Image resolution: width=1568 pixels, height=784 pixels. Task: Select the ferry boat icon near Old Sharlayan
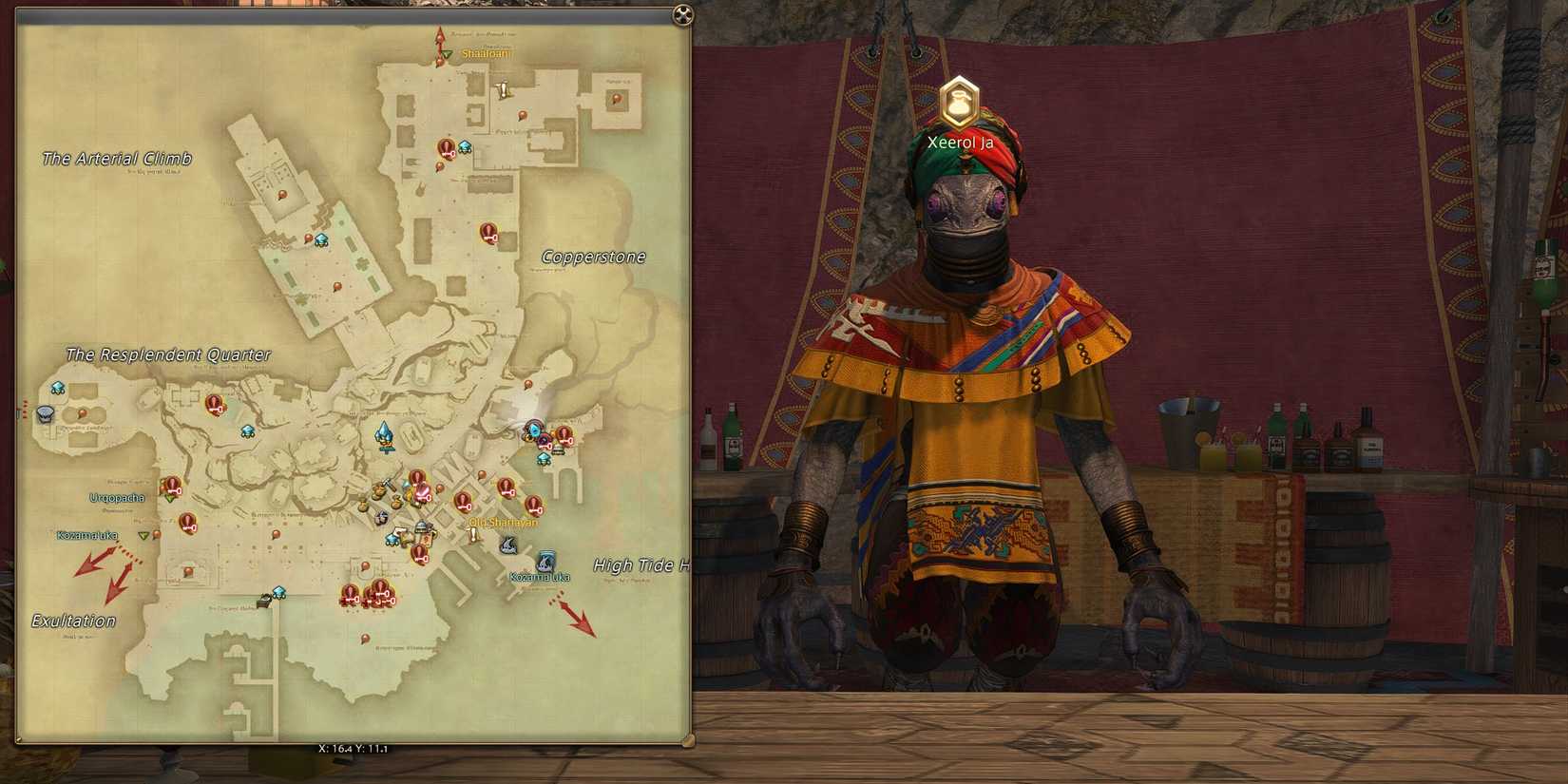point(508,545)
